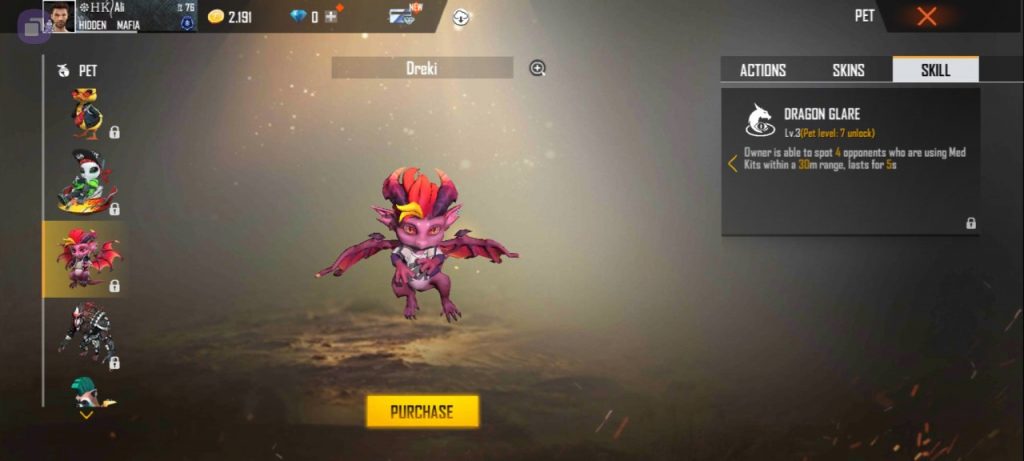Open the Skins tab
Image resolution: width=1024 pixels, height=461 pixels.
pyautogui.click(x=848, y=70)
